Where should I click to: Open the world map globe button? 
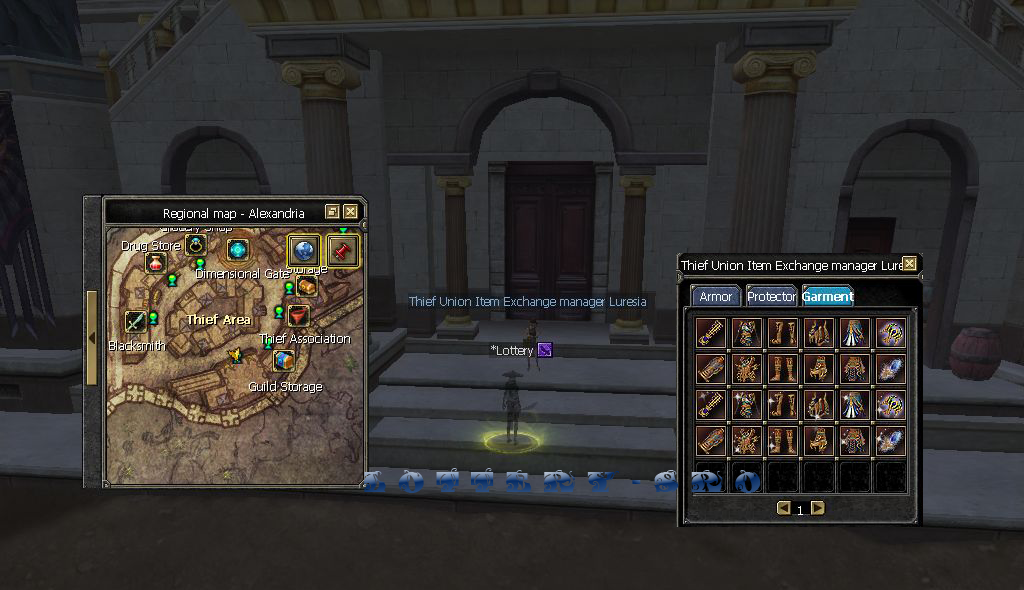click(304, 250)
